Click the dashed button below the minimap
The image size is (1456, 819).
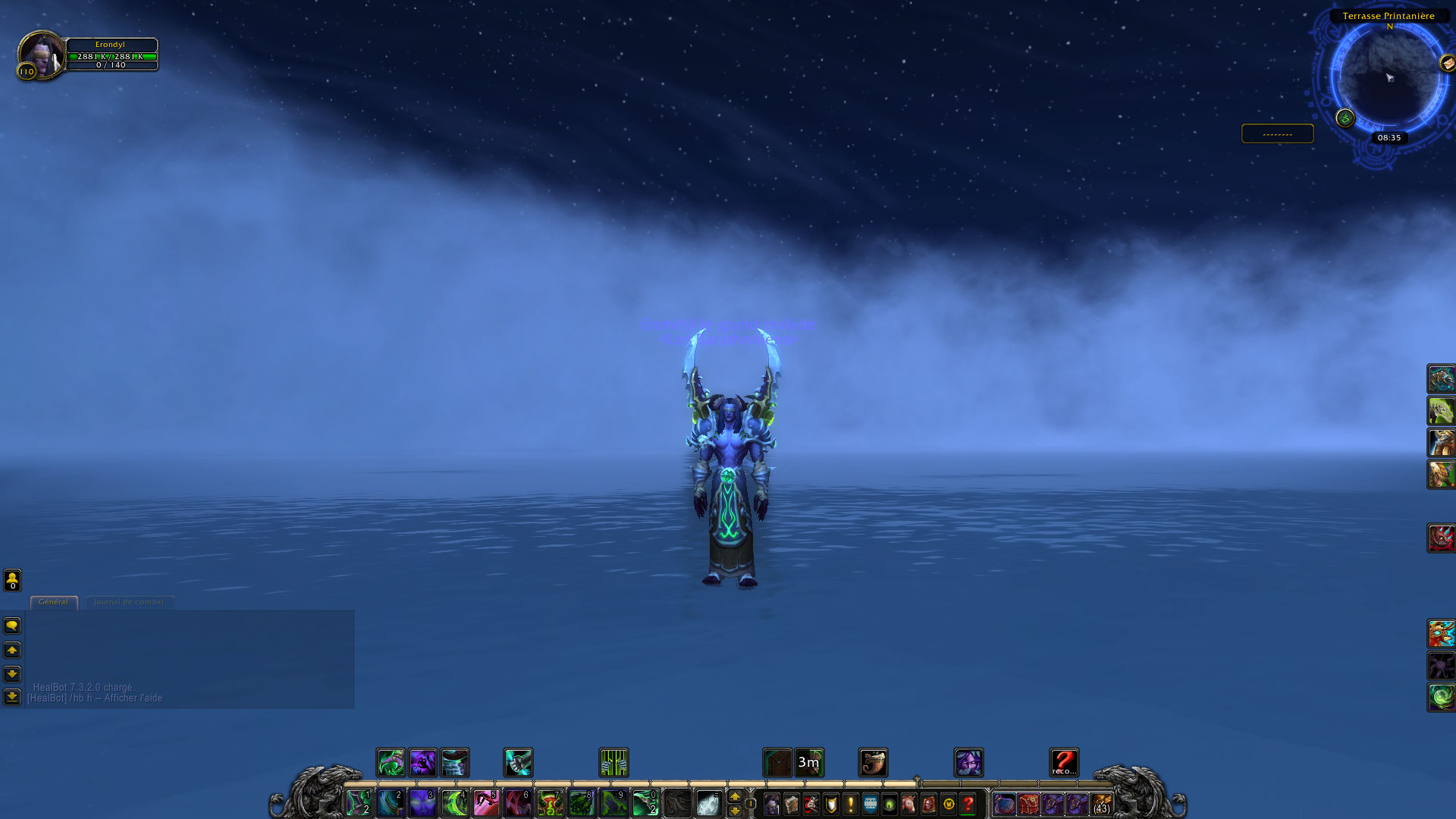point(1277,133)
